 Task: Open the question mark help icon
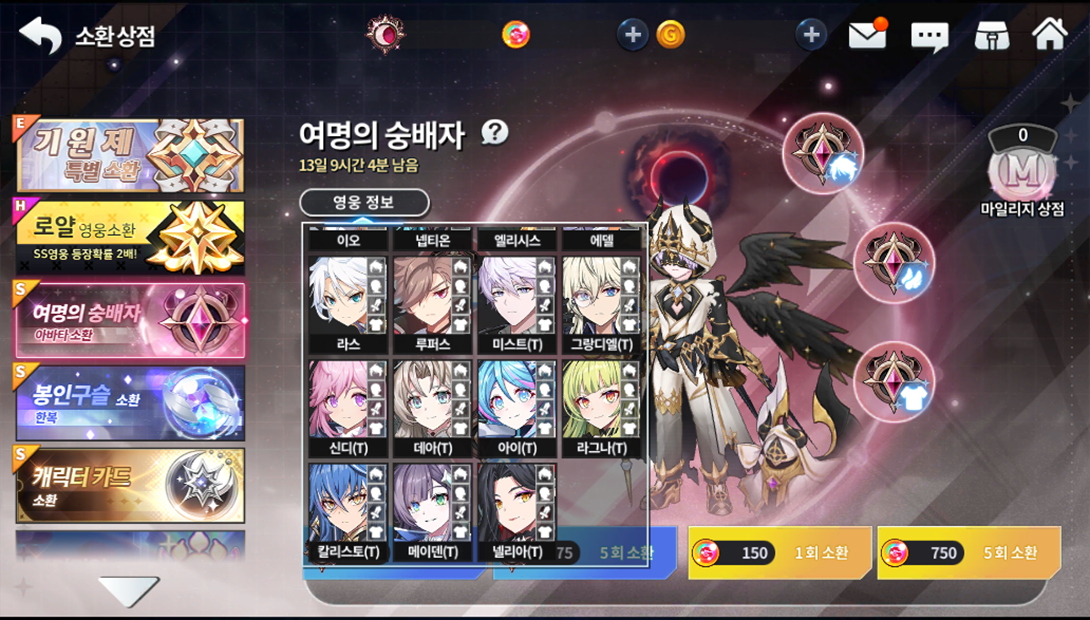pos(495,132)
